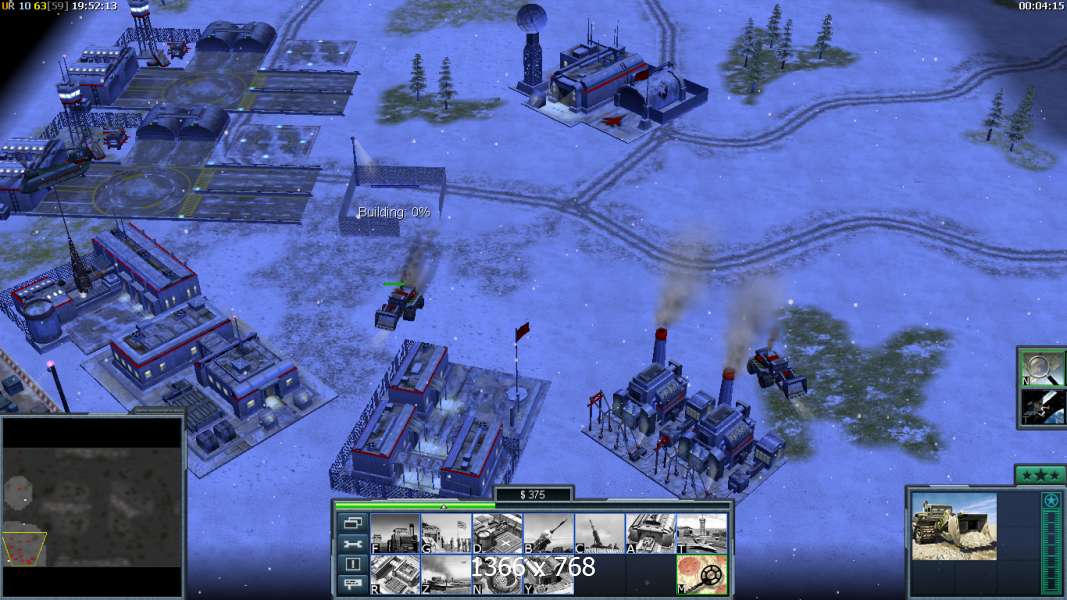
Task: Pick the build icon with hotkey Y
Action: [x=548, y=574]
